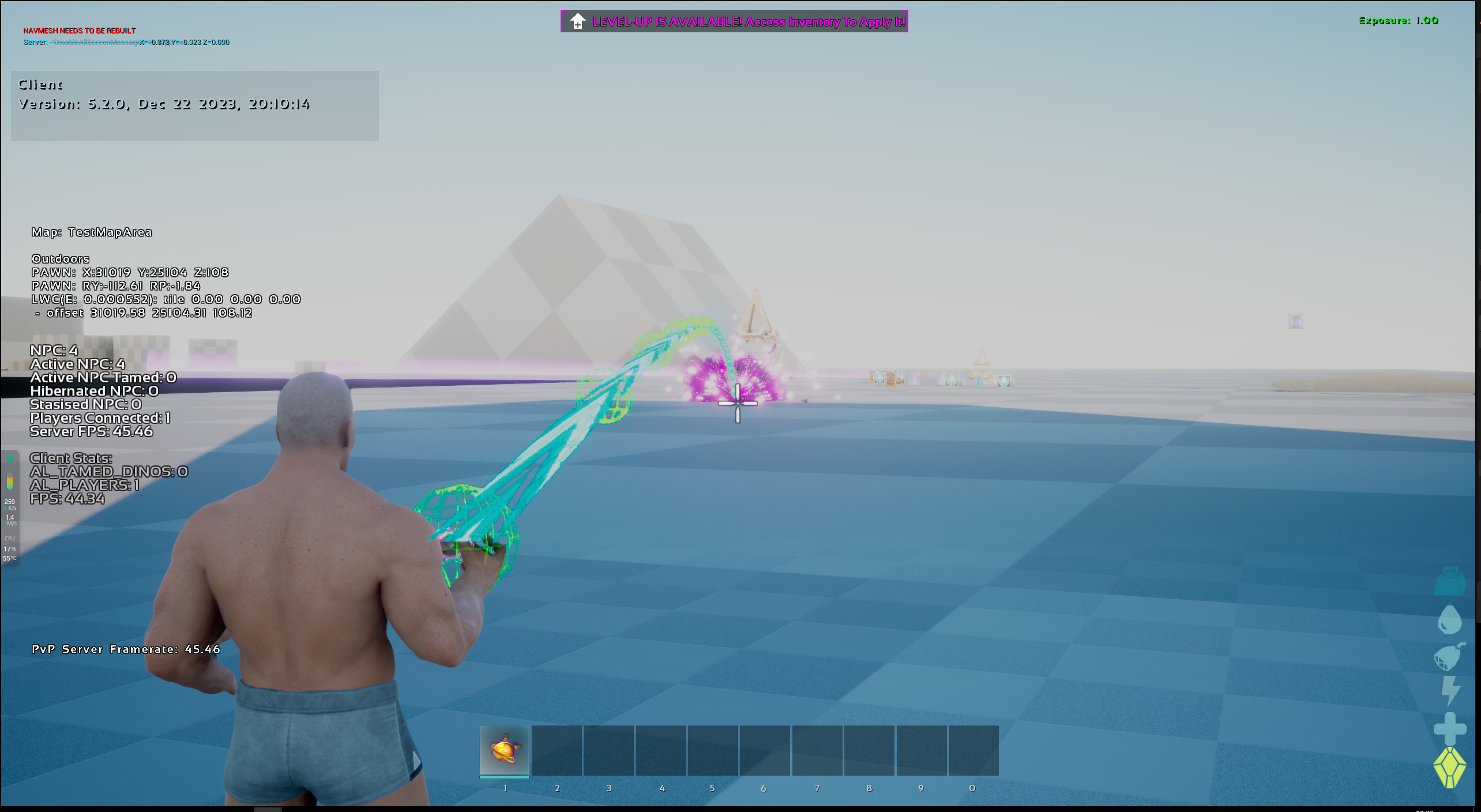This screenshot has width=1481, height=812.
Task: Click the Level-Up Is Available notification banner
Action: 734,22
